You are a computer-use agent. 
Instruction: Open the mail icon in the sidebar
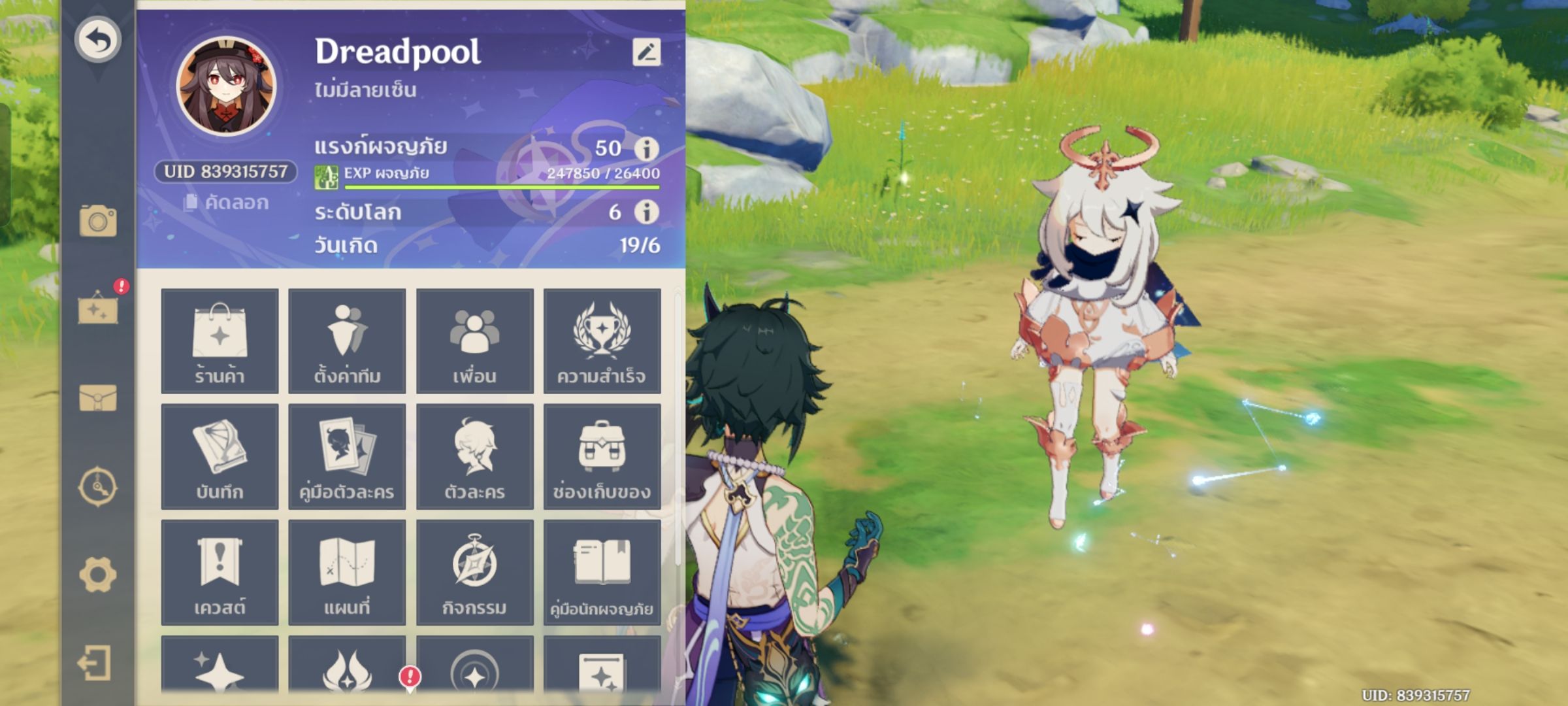coord(98,398)
